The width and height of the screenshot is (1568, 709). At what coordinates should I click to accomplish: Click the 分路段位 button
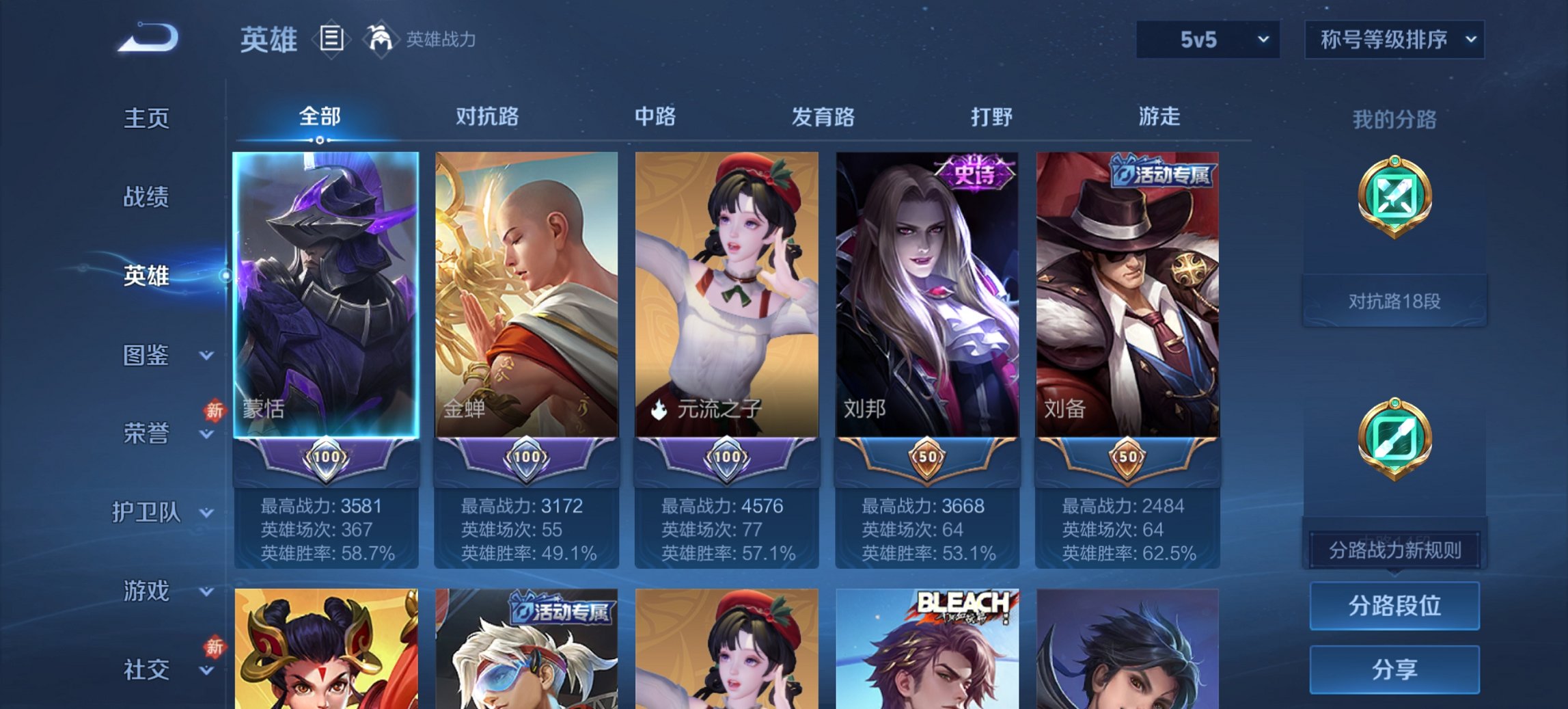coord(1394,604)
